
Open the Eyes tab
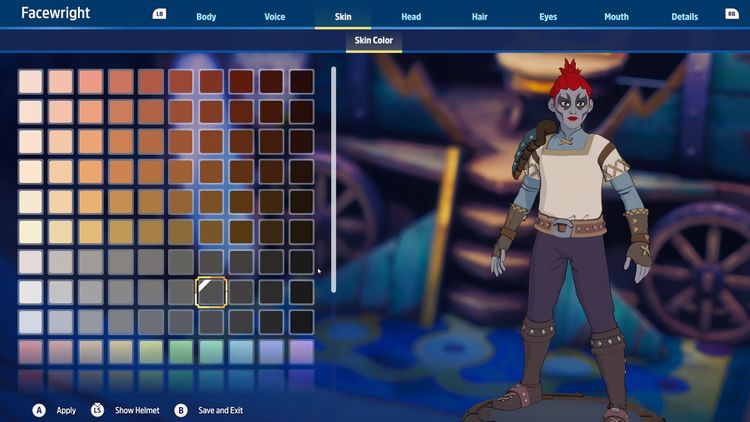[548, 17]
